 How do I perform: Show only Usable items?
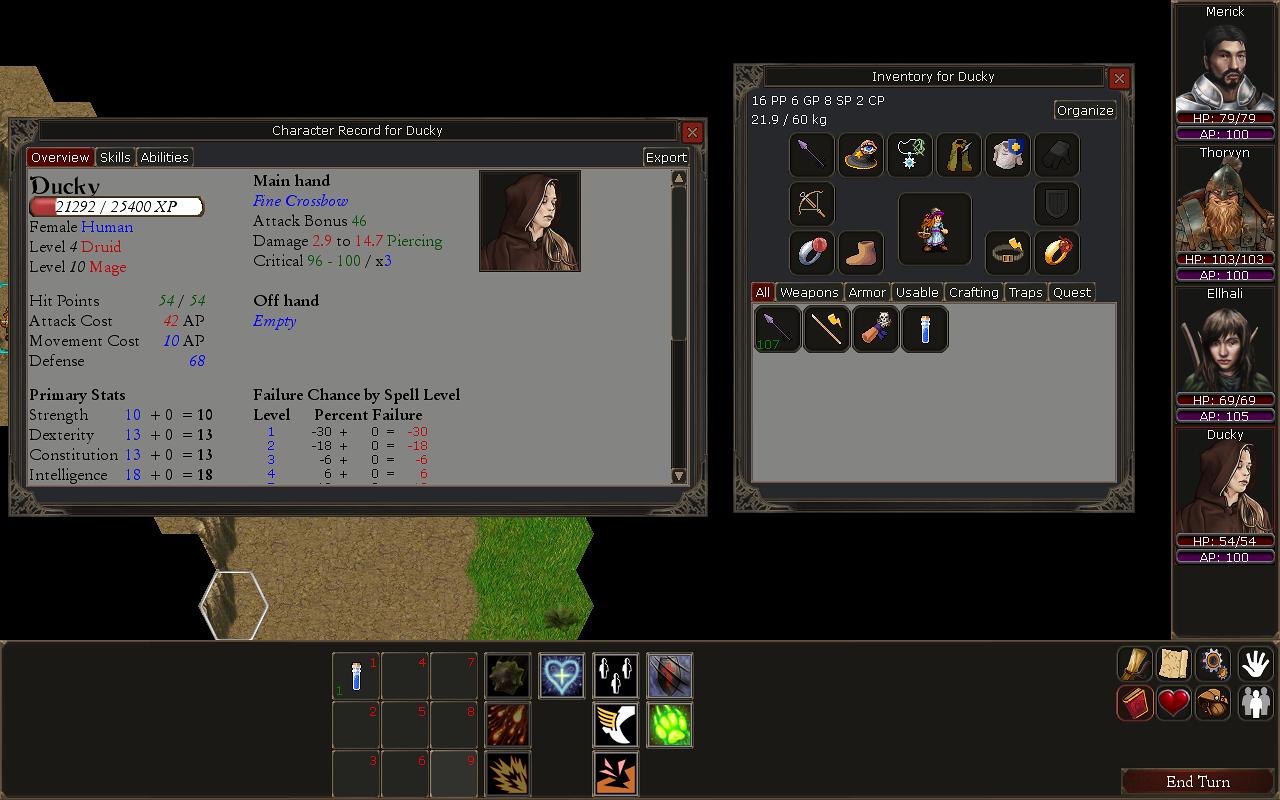pos(917,292)
